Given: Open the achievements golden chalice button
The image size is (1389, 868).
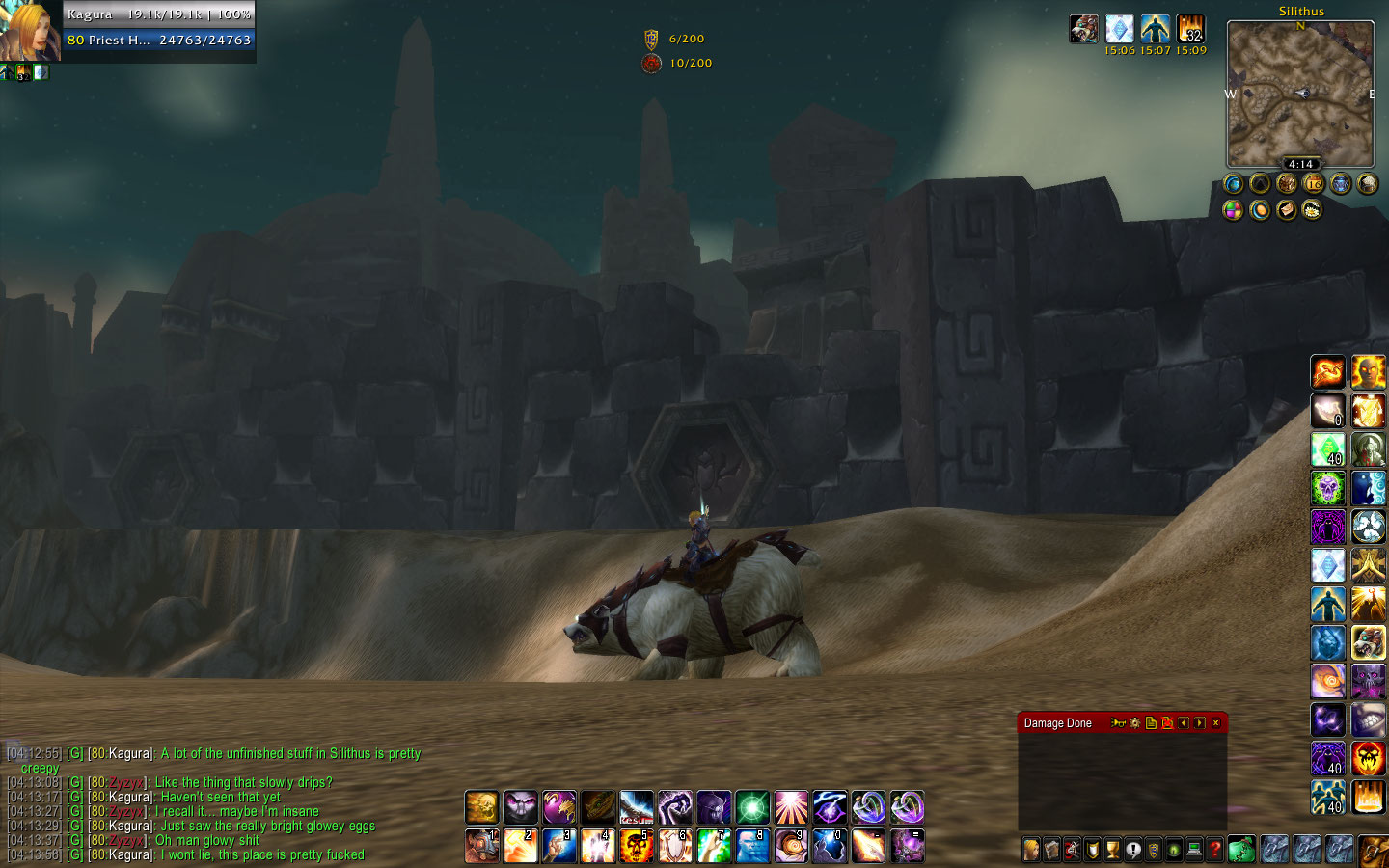Looking at the screenshot, I should (1113, 850).
